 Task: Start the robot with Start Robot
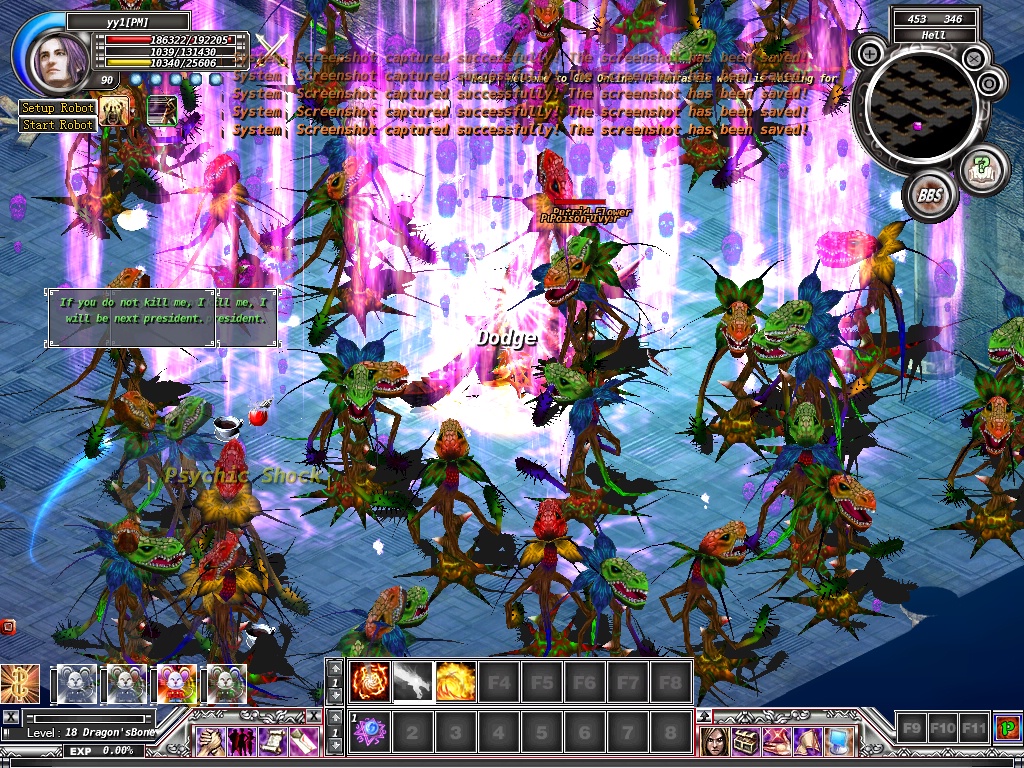pyautogui.click(x=58, y=125)
